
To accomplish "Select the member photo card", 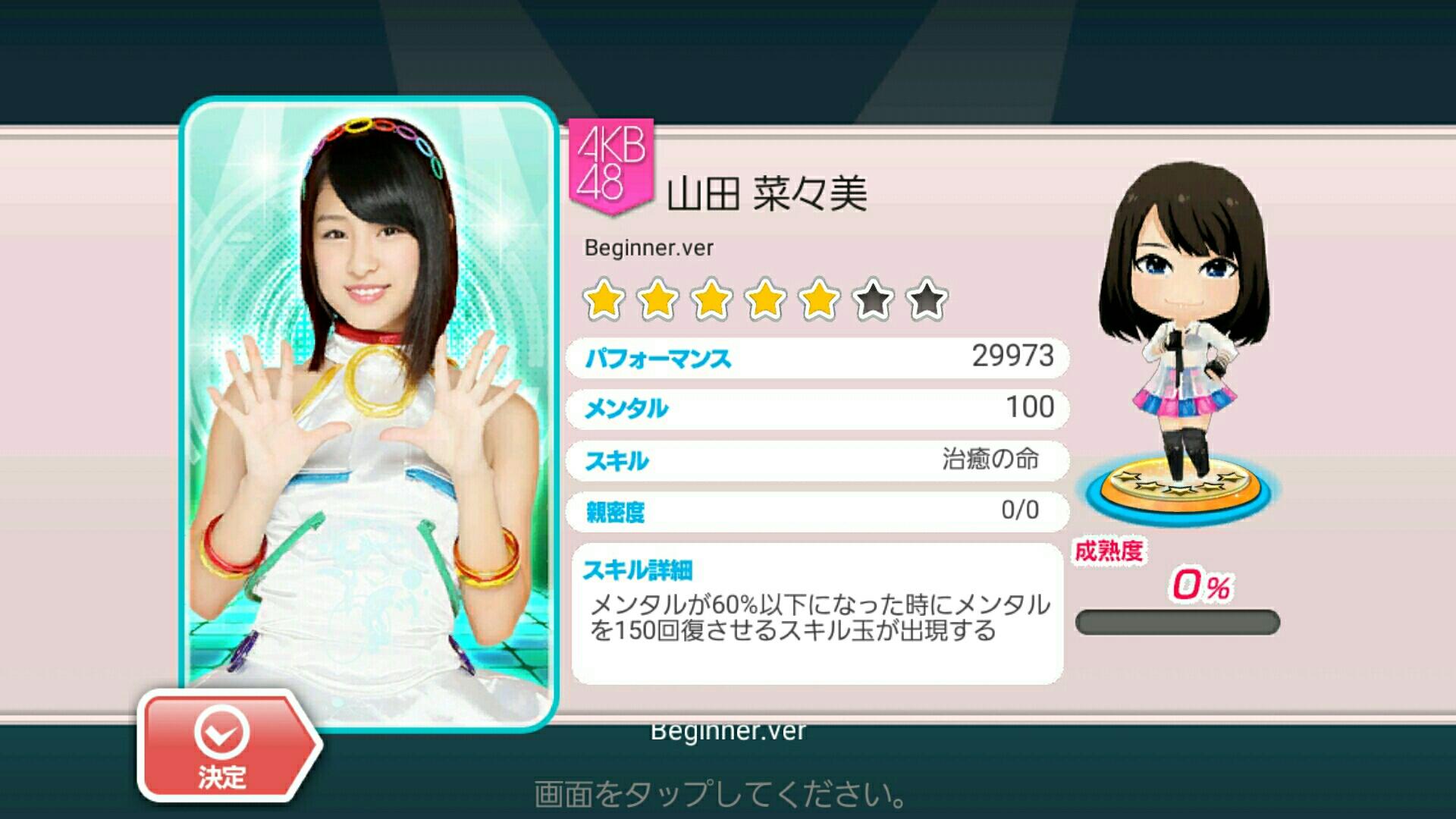I will 369,394.
